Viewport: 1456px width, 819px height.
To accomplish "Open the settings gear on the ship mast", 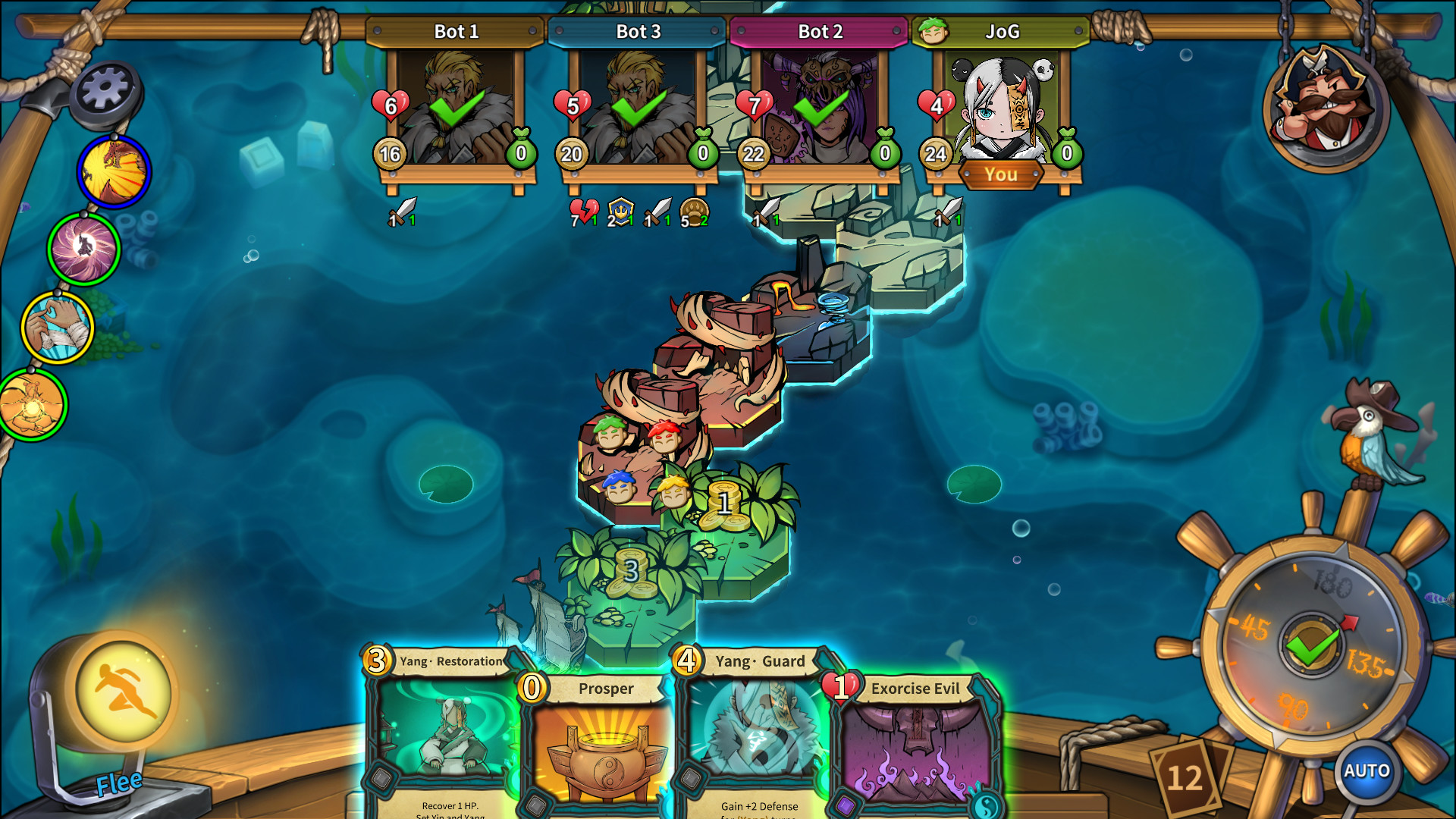I will 106,89.
